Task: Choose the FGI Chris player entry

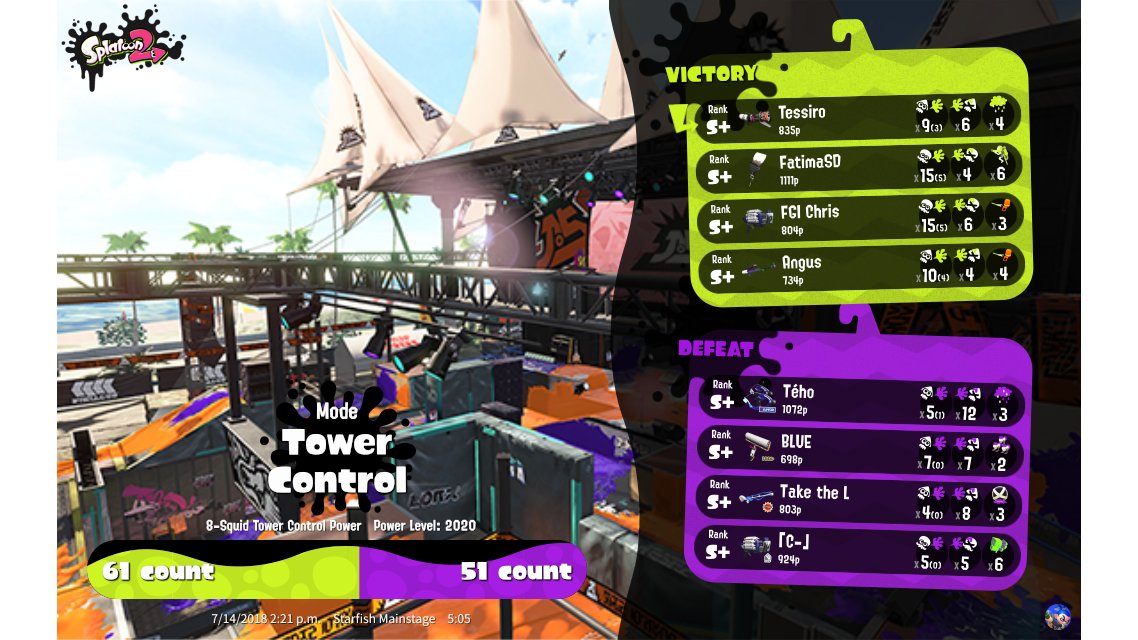Action: coord(858,217)
